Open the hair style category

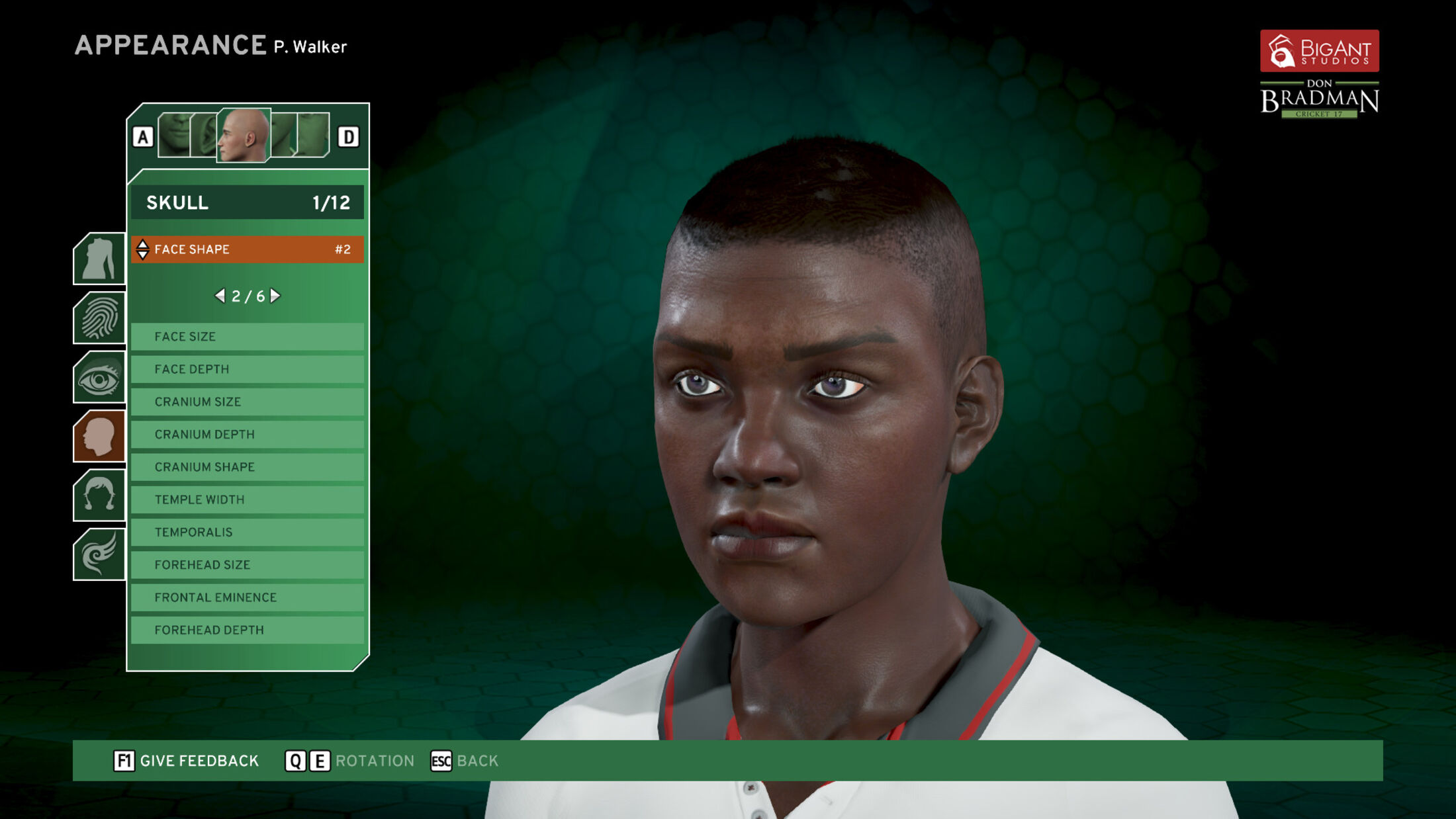(x=99, y=496)
